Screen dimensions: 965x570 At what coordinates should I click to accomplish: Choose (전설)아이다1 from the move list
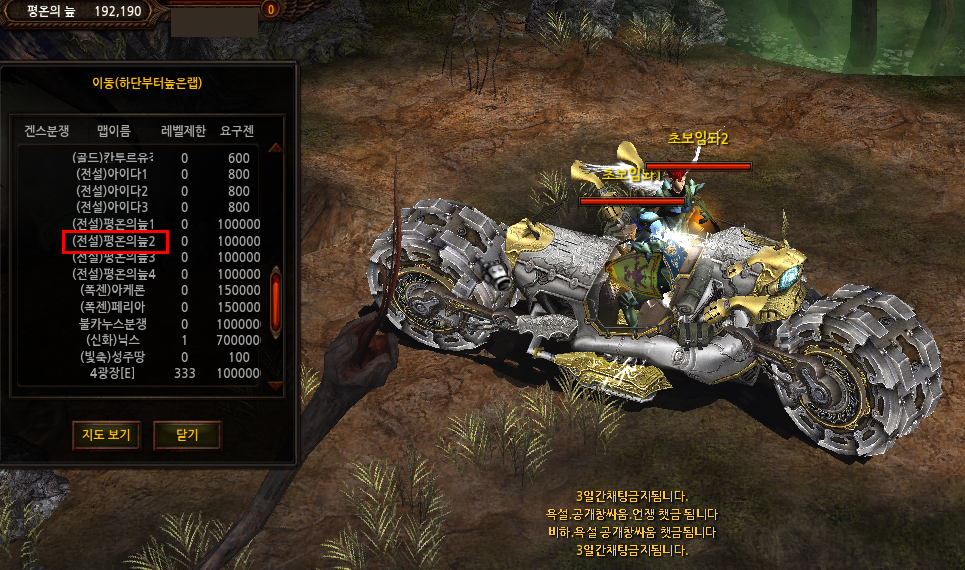(113, 174)
